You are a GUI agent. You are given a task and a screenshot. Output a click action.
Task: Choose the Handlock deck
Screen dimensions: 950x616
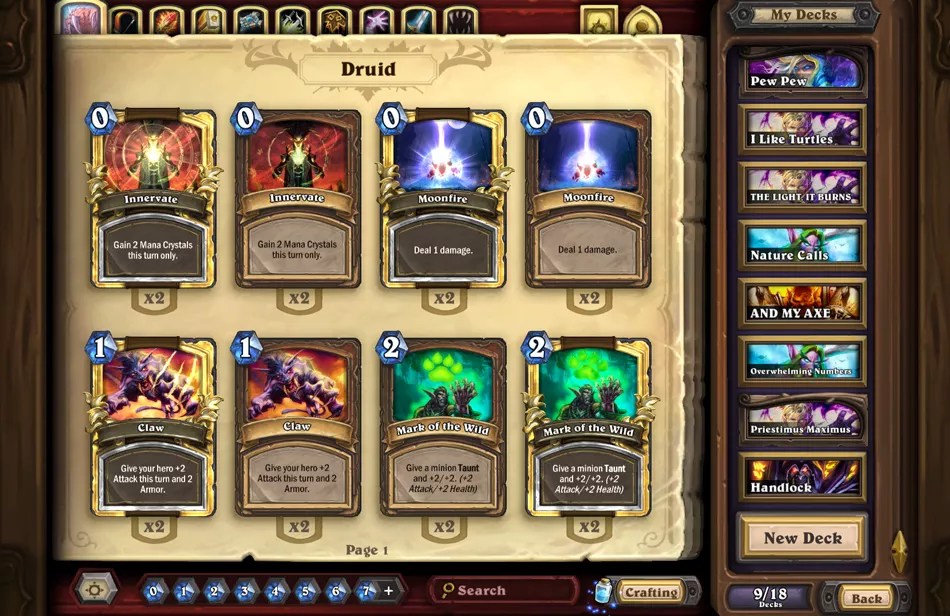click(x=802, y=477)
